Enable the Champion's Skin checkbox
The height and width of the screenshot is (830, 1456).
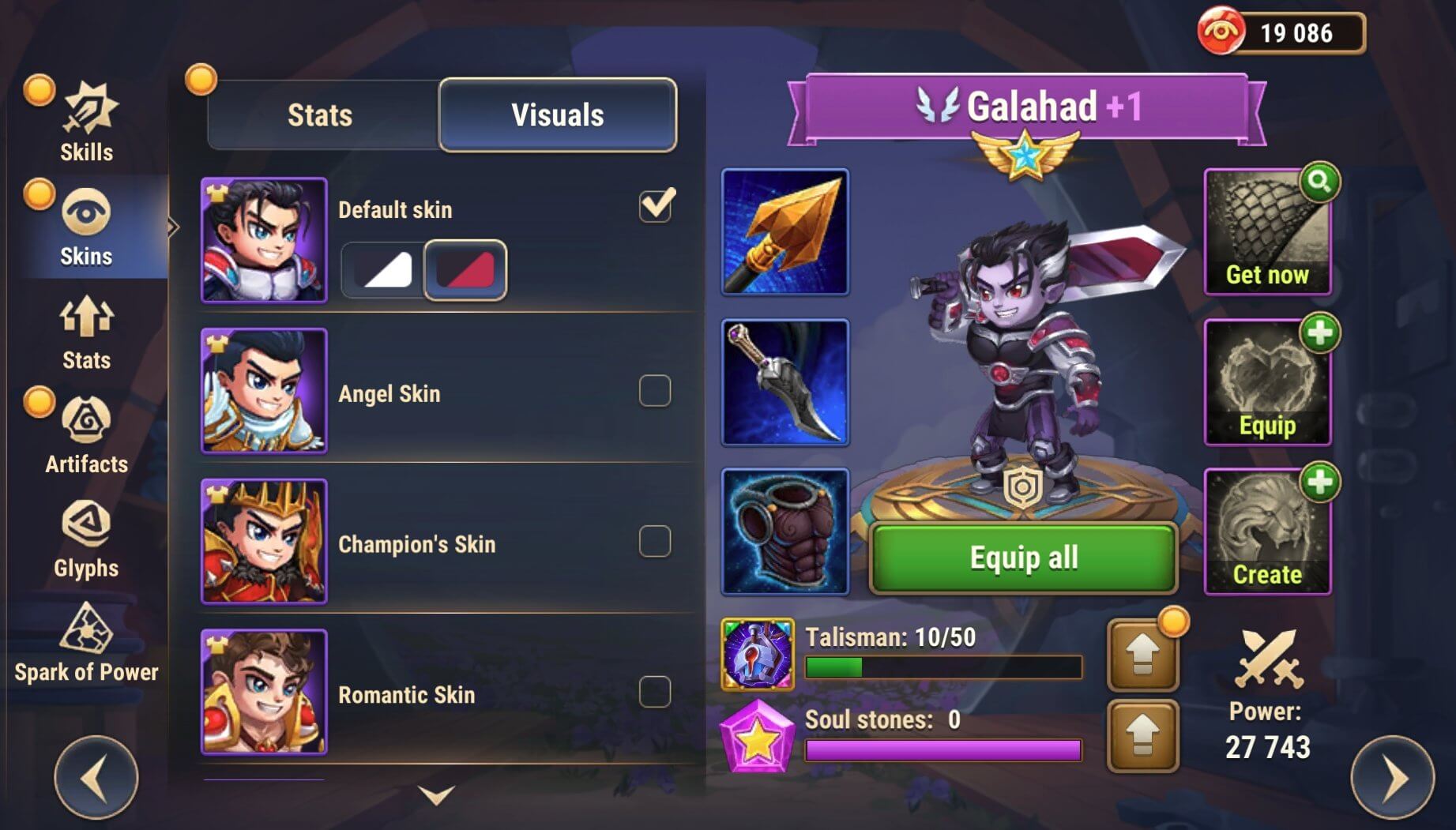click(655, 542)
